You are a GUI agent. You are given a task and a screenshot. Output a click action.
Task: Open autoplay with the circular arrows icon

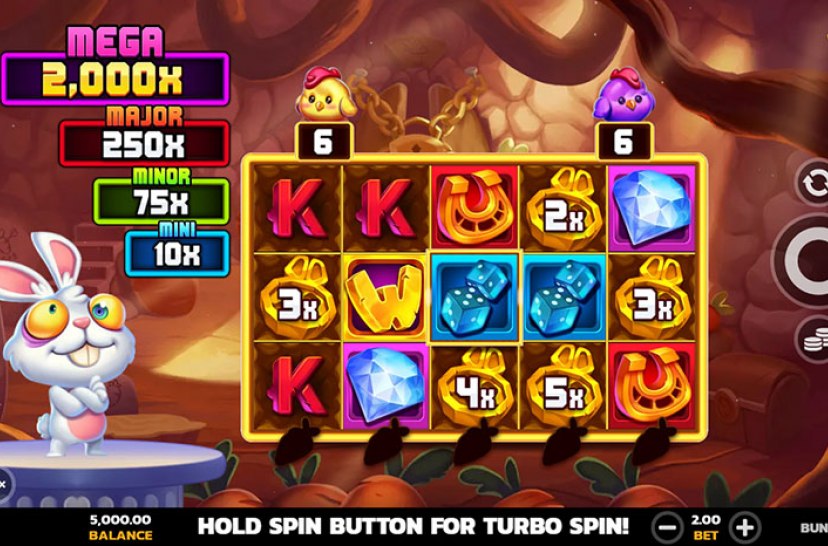click(x=813, y=184)
